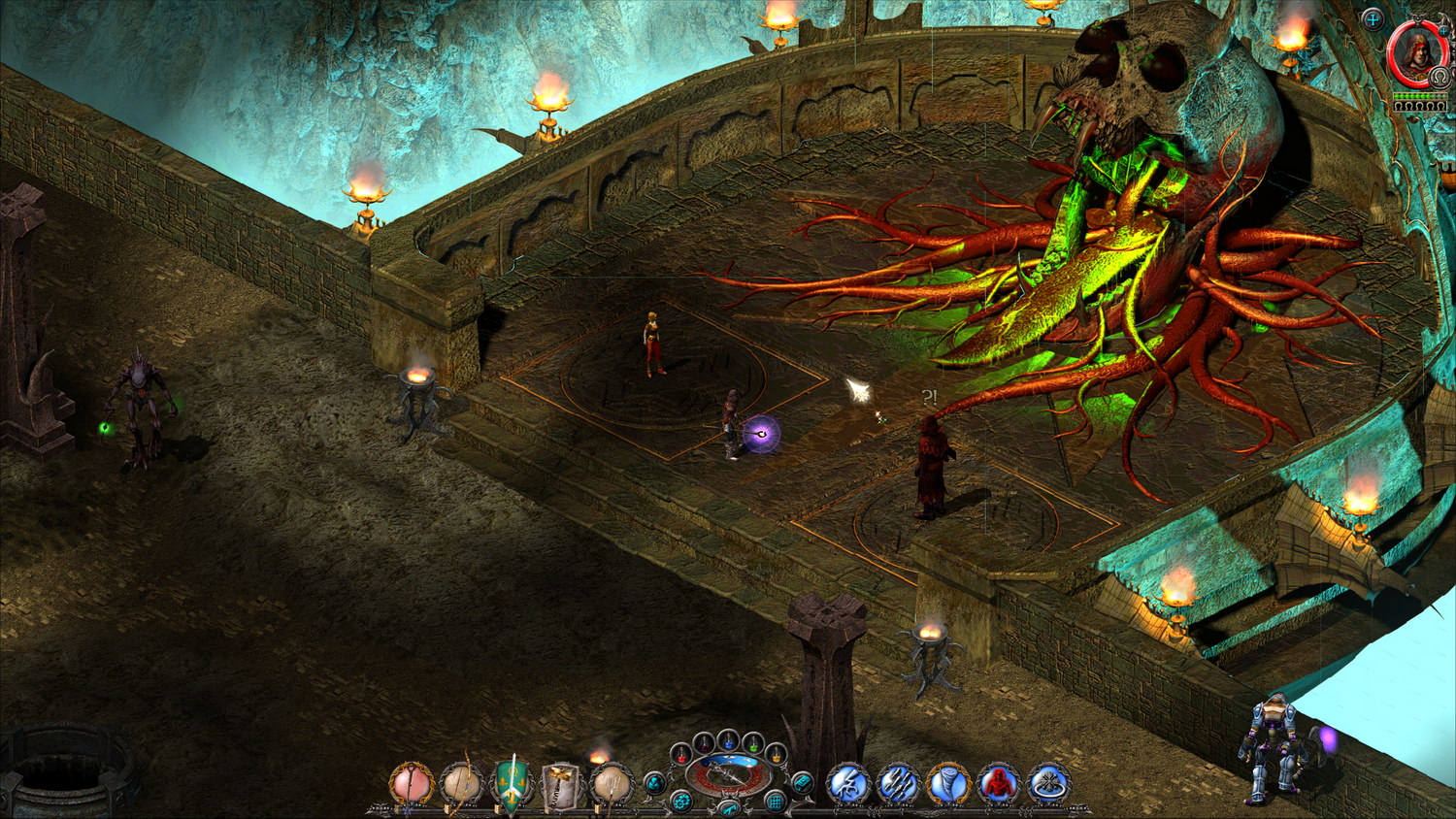The height and width of the screenshot is (819, 1456).
Task: Open the character overview button
Action: pos(655,782)
